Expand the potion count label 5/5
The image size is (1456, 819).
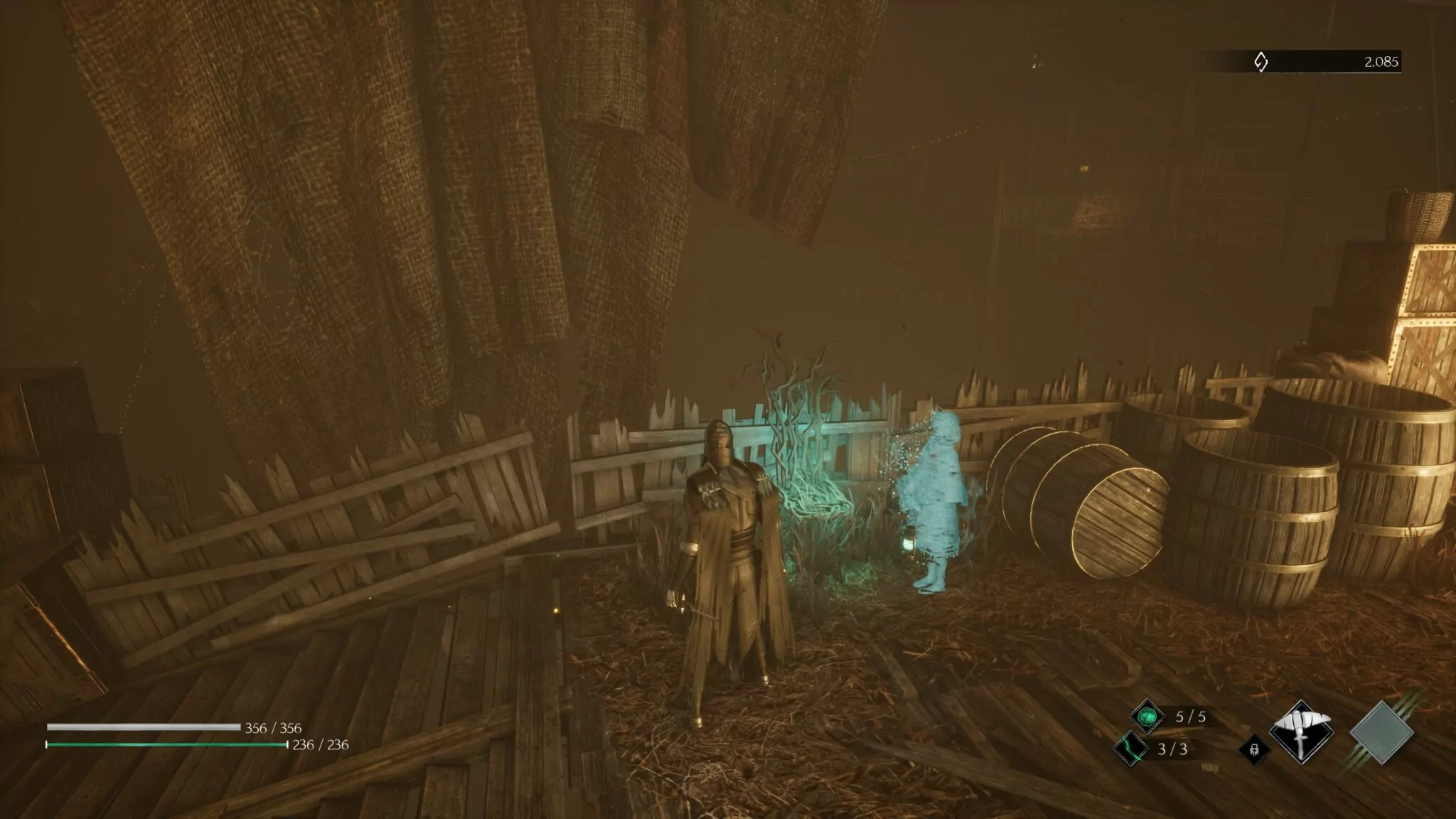(x=1190, y=717)
